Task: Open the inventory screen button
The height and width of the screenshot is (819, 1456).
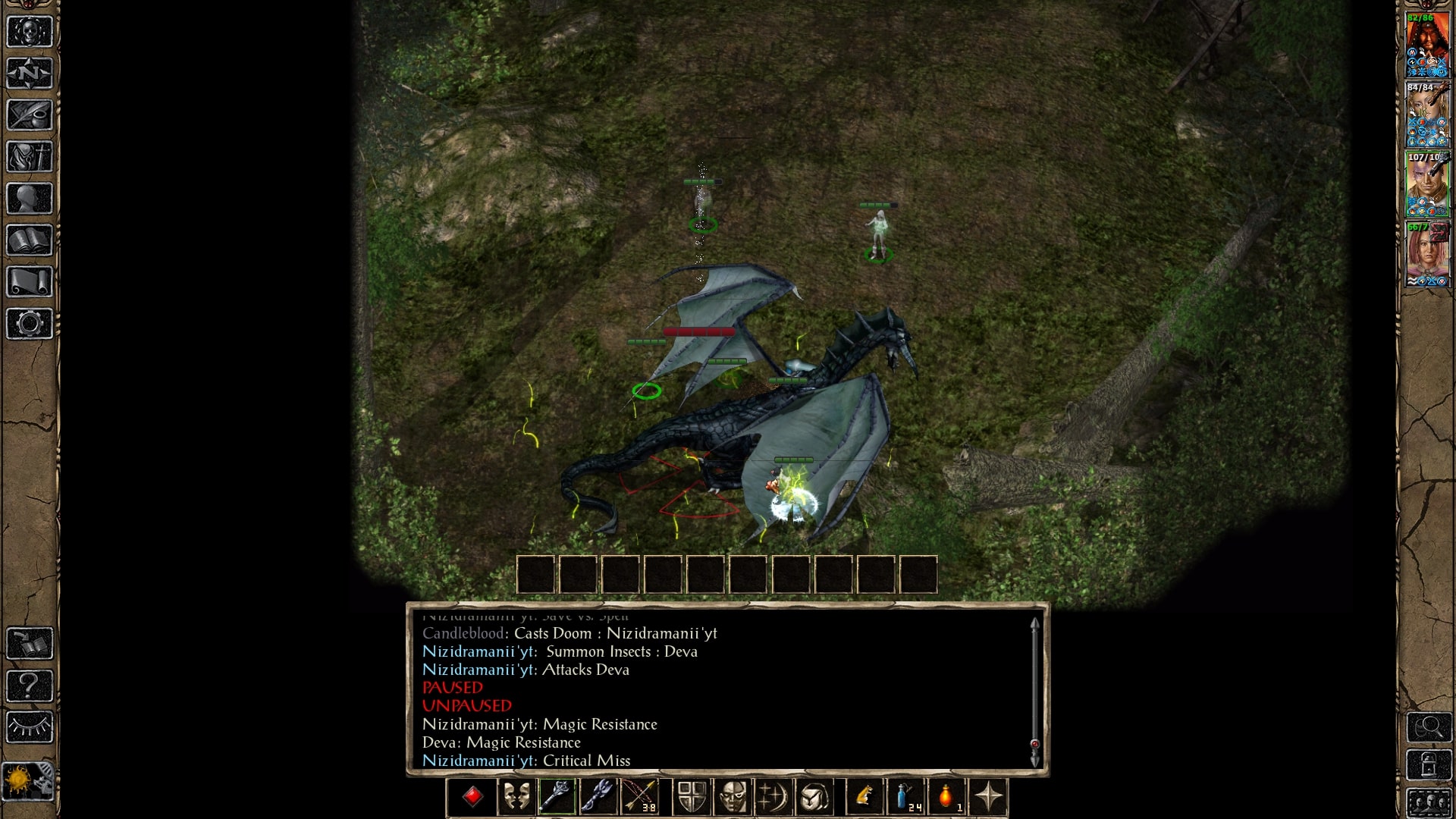Action: [30, 157]
